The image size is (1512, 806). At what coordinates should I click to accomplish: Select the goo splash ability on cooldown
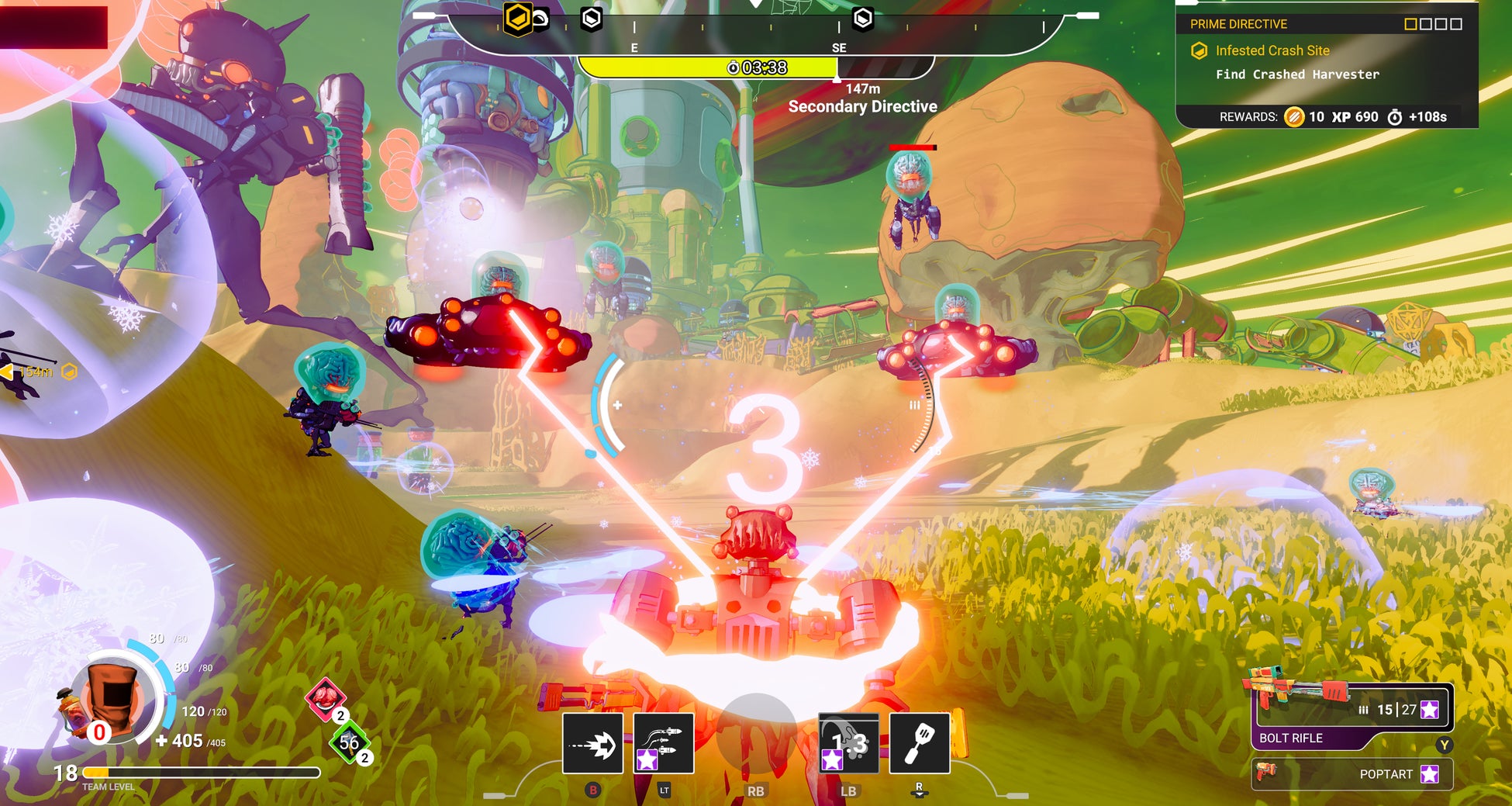pos(849,744)
